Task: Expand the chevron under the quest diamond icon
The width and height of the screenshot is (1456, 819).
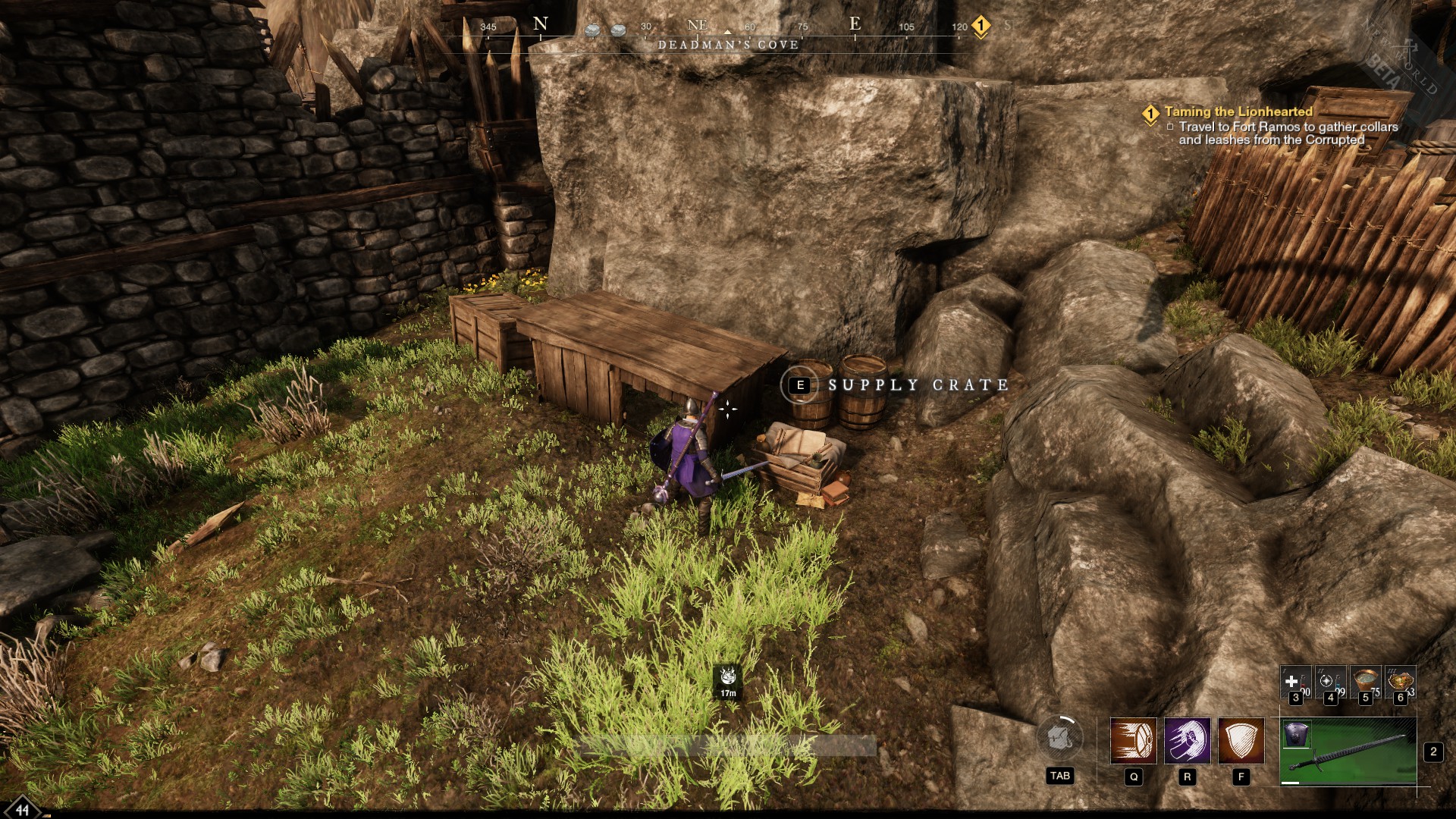Action: pos(1150,122)
